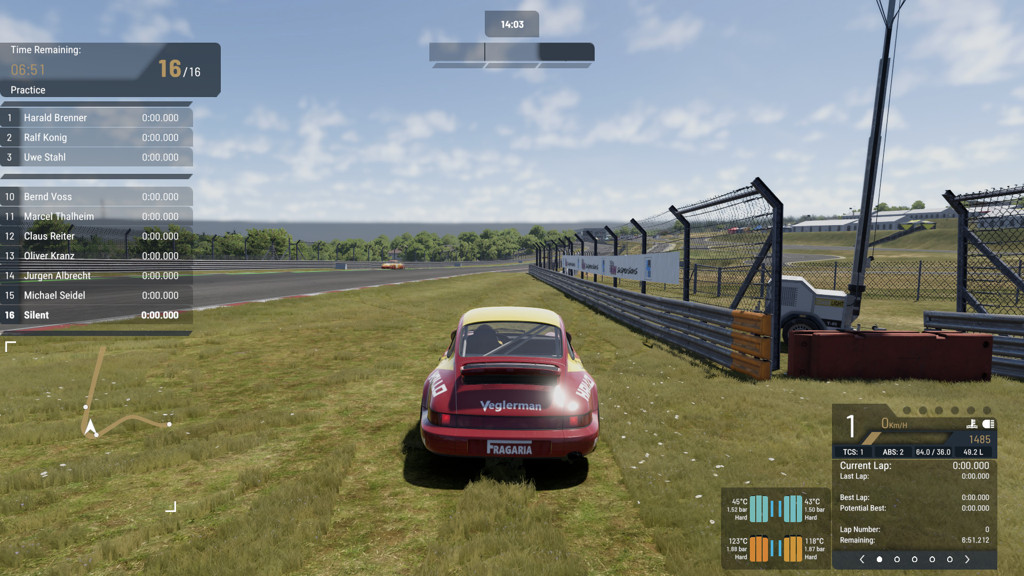The width and height of the screenshot is (1024, 576).
Task: Select Bernd Voss in the standings
Action: 96,197
